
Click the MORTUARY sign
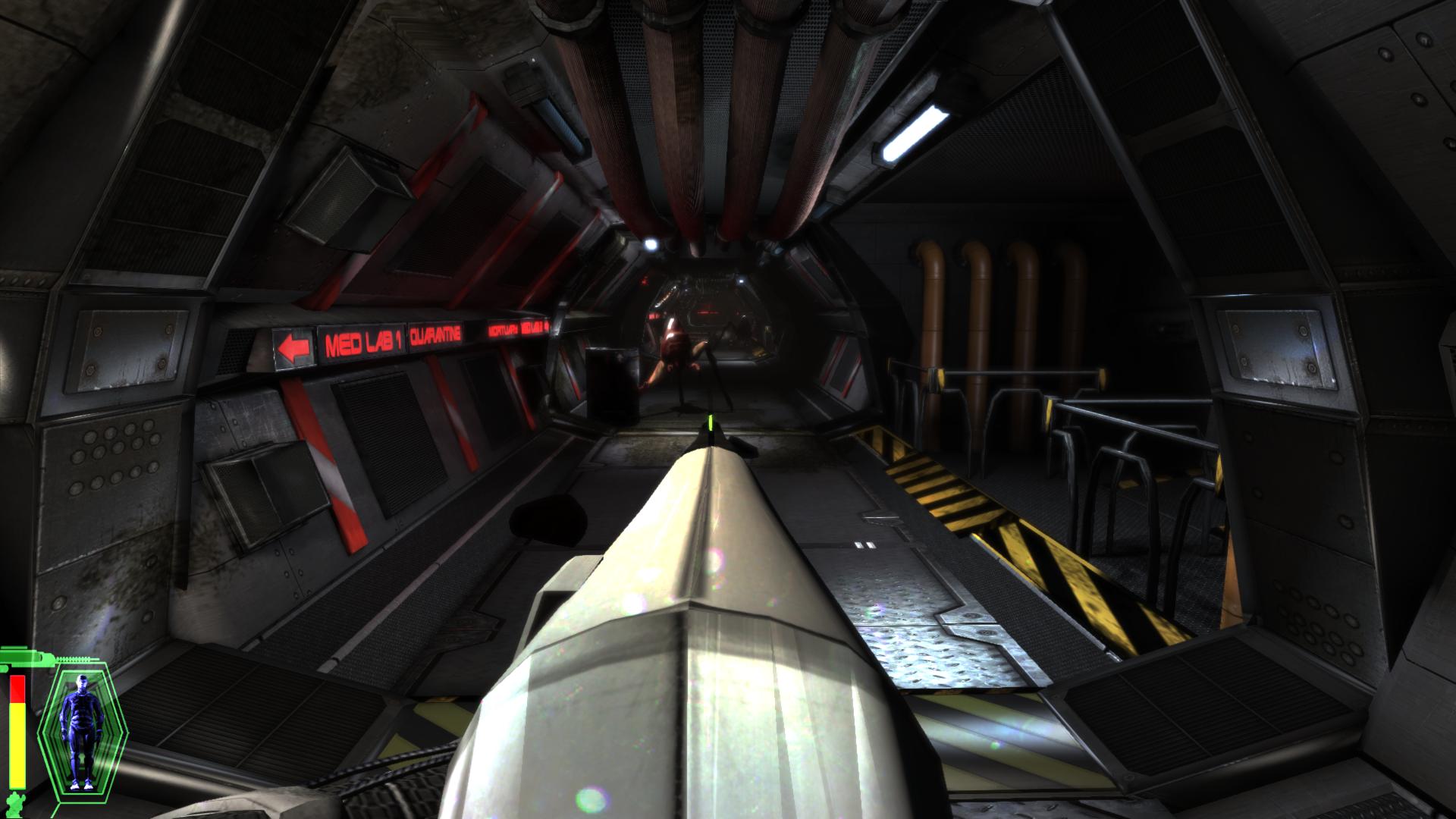[501, 332]
